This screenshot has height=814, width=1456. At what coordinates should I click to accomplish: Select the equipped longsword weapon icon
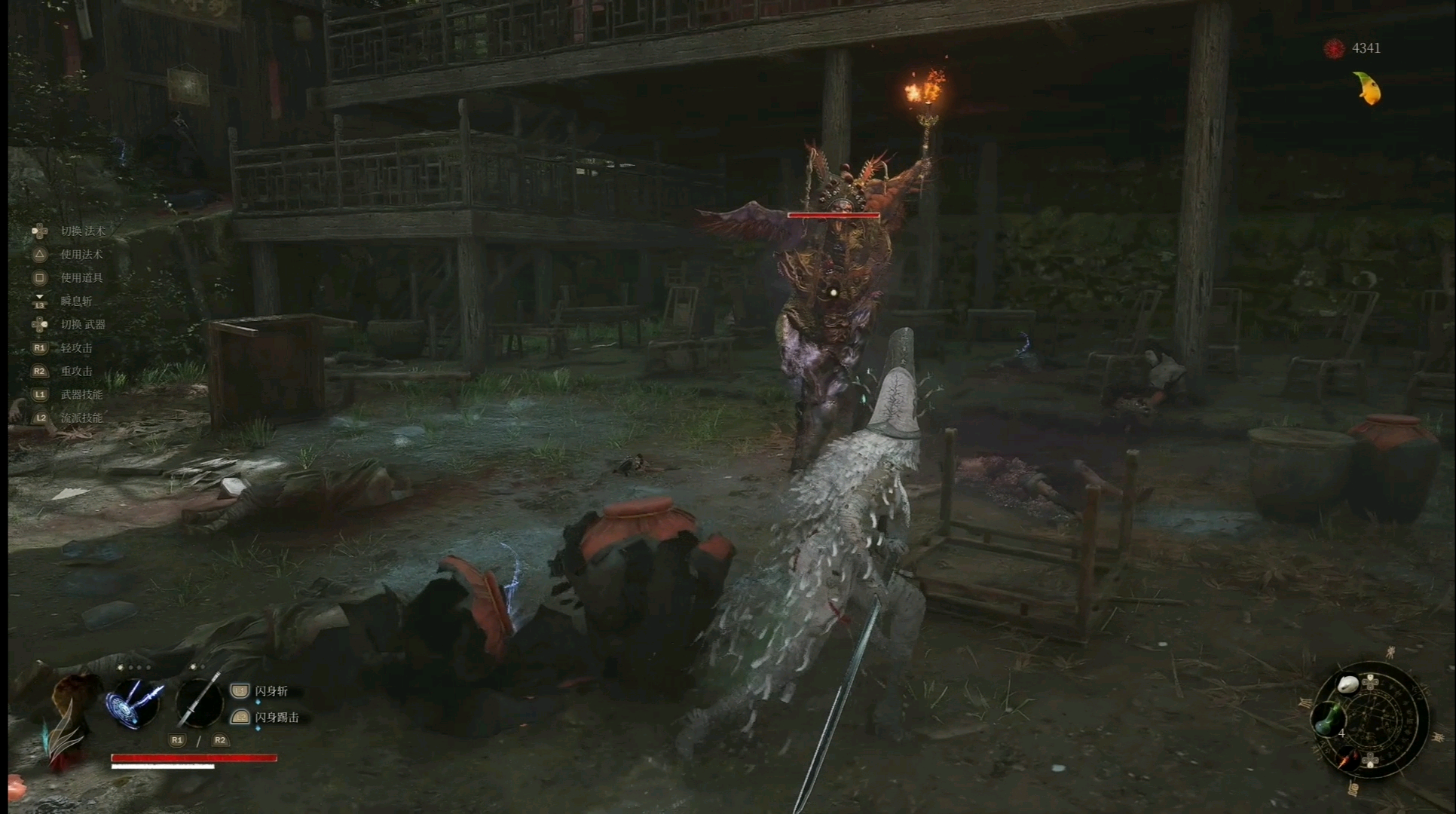click(199, 701)
